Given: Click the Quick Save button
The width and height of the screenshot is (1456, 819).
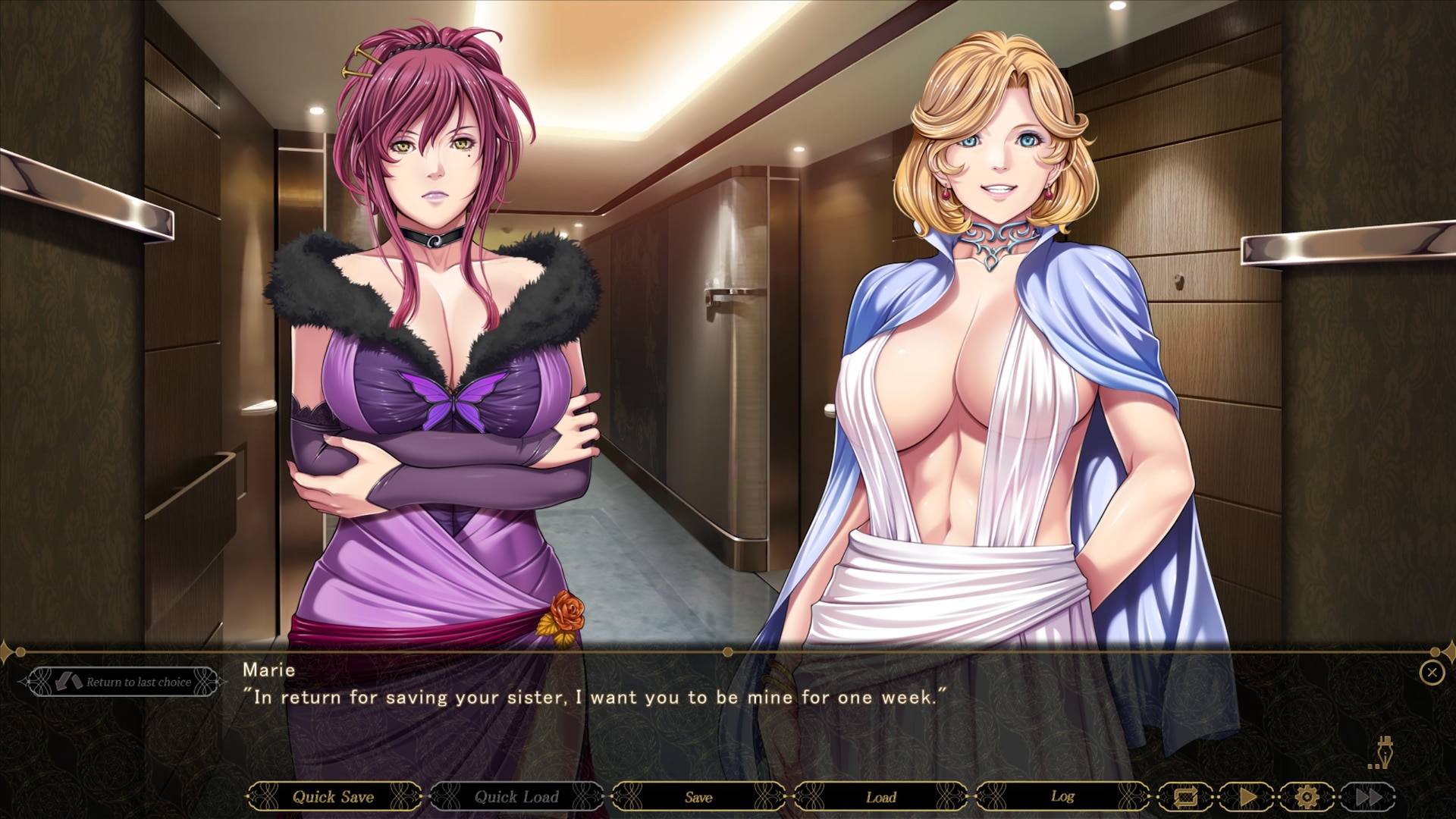Looking at the screenshot, I should point(334,797).
